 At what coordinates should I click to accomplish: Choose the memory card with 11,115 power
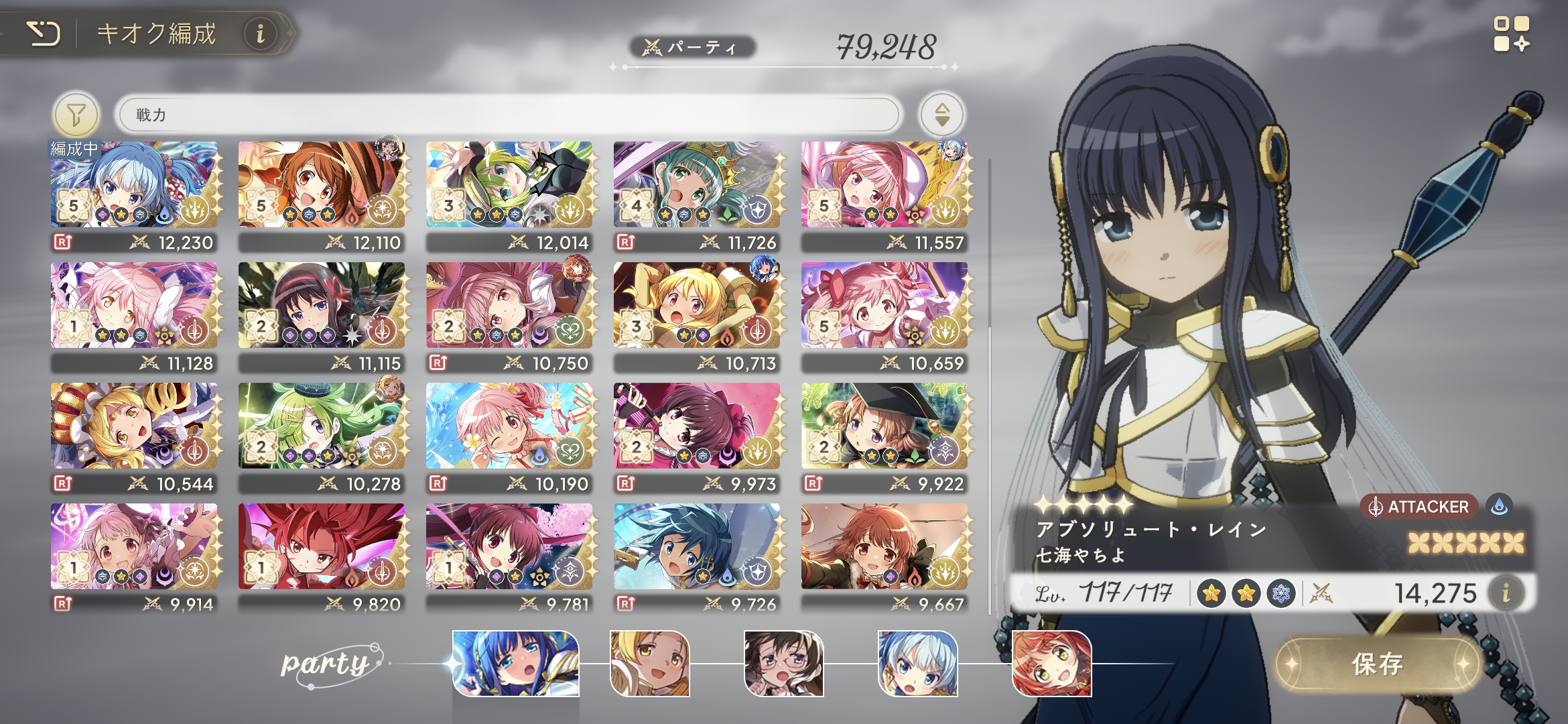[x=322, y=305]
